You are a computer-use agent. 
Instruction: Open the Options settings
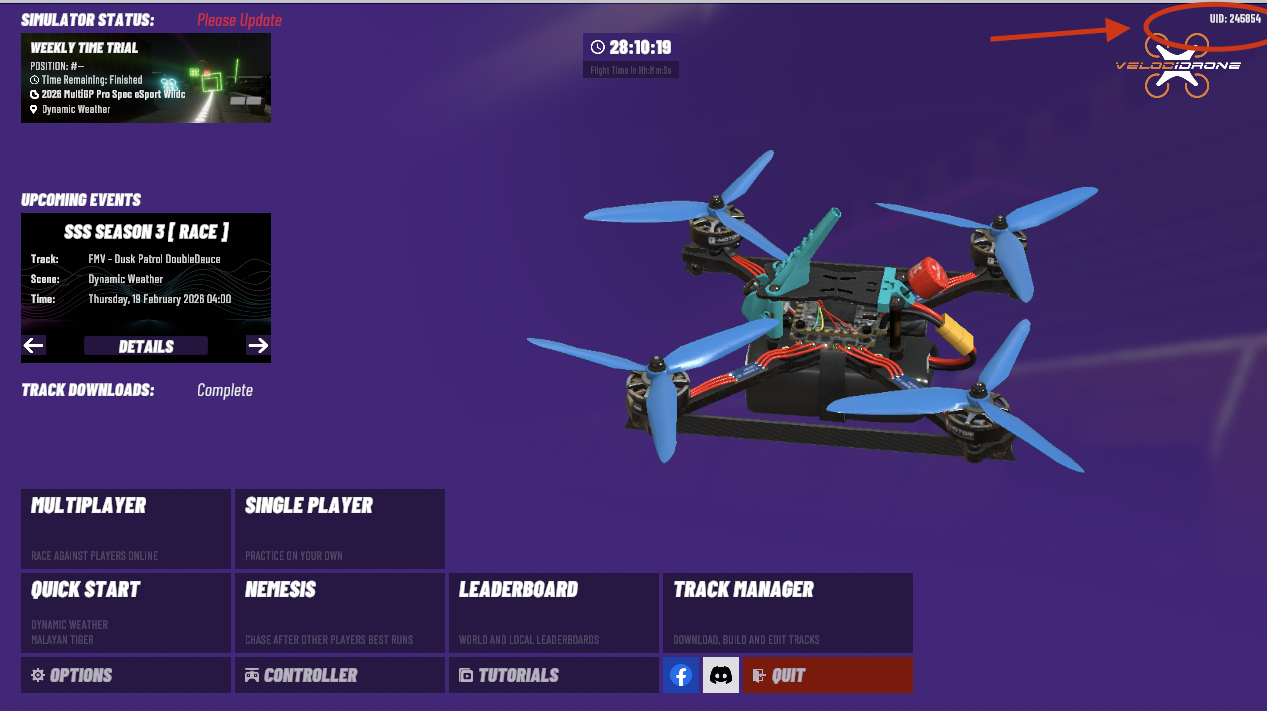(125, 675)
